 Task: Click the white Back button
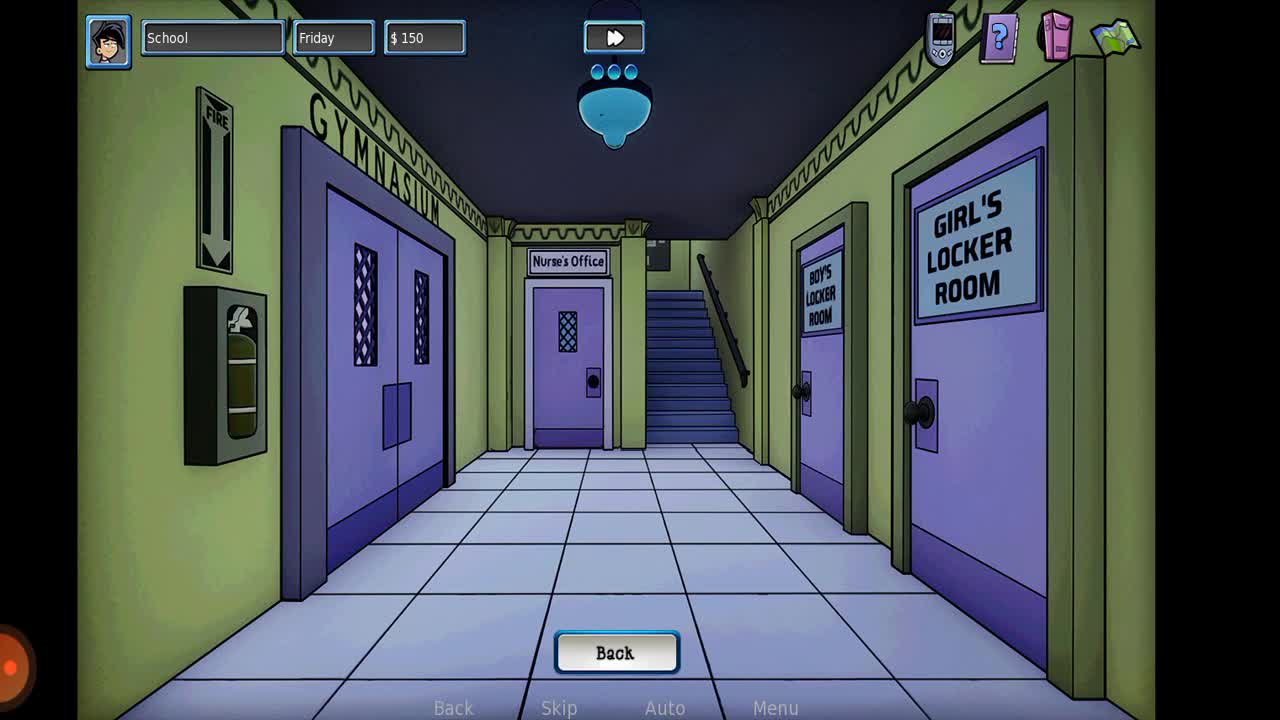(x=616, y=653)
